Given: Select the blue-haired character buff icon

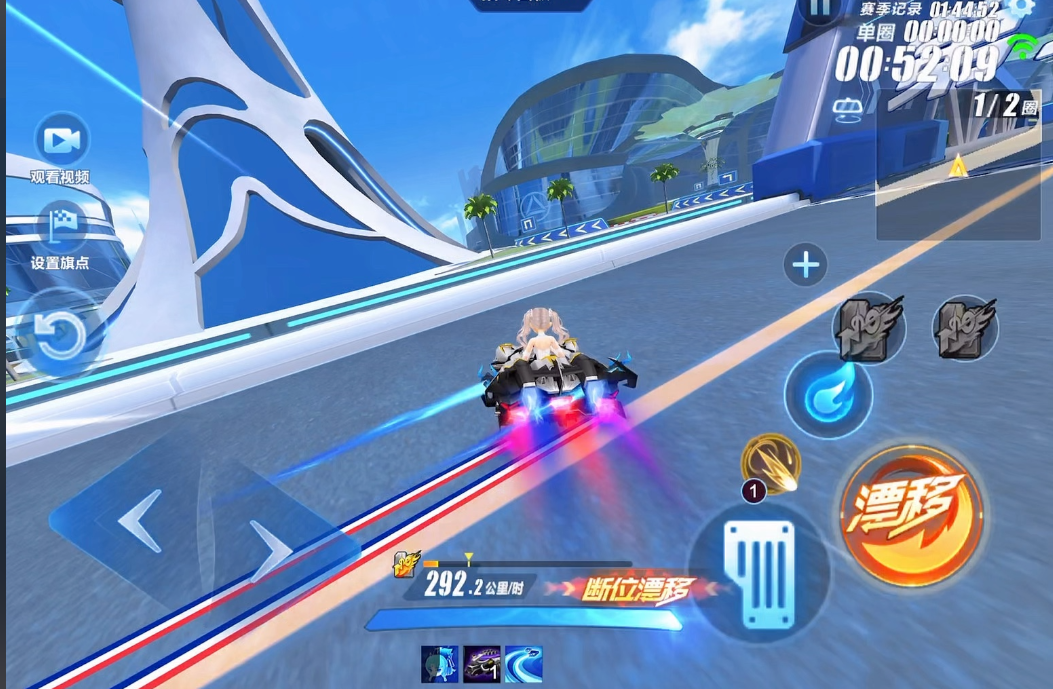Looking at the screenshot, I should click(440, 665).
